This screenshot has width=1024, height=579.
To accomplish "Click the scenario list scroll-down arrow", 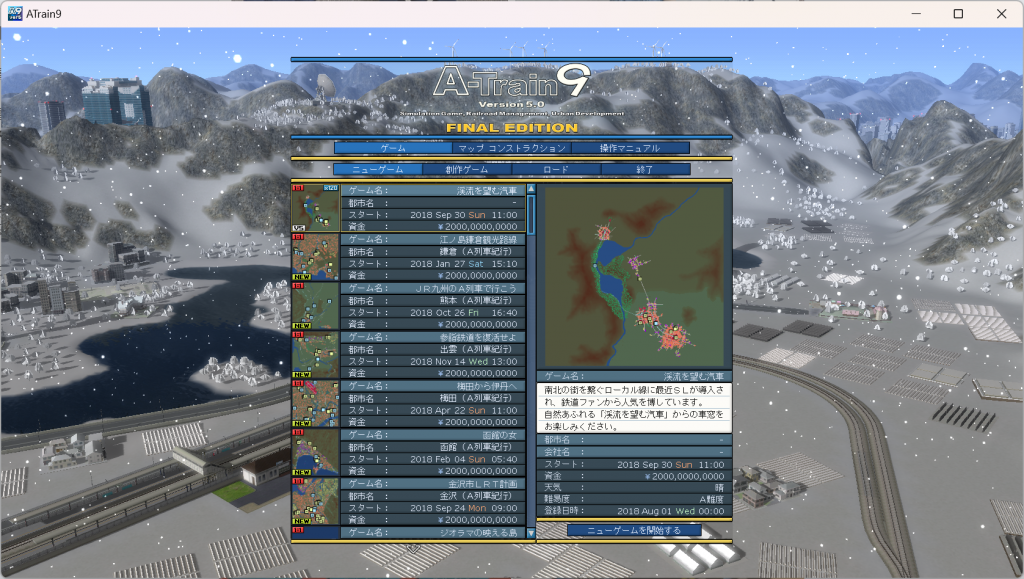I will [x=531, y=534].
